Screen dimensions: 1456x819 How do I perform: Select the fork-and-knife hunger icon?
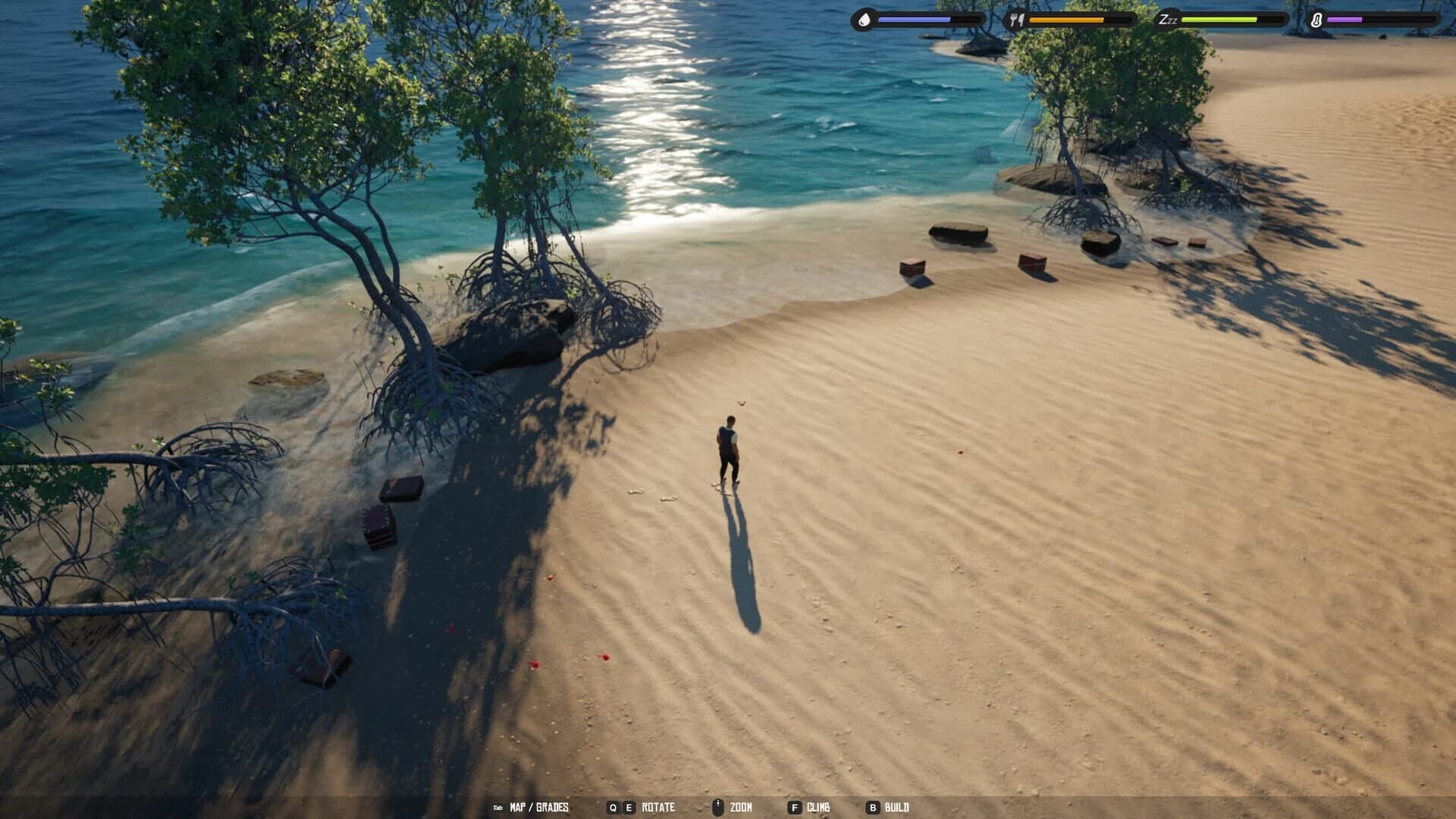[1017, 20]
